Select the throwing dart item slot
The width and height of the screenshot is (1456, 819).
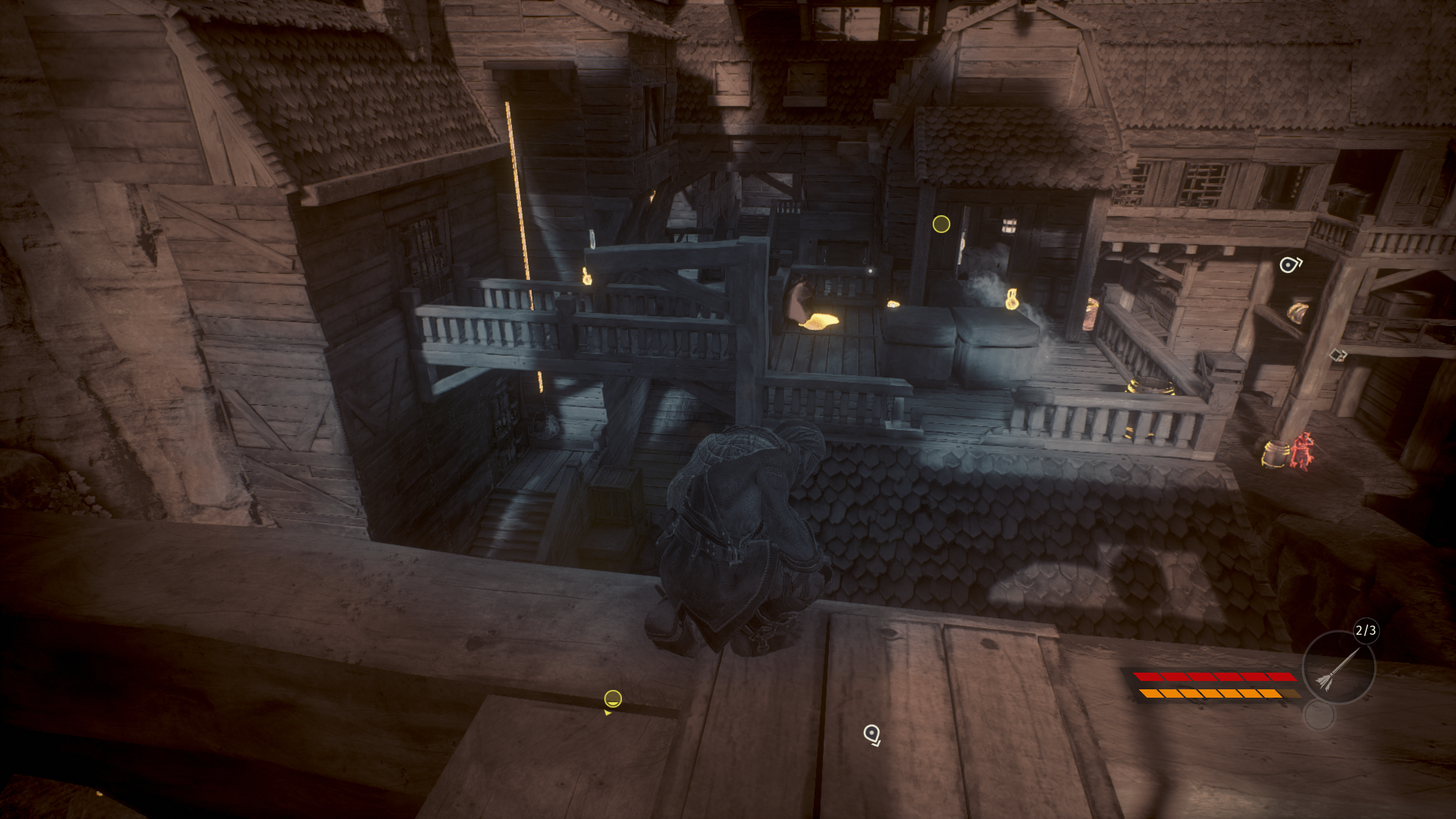point(1338,668)
